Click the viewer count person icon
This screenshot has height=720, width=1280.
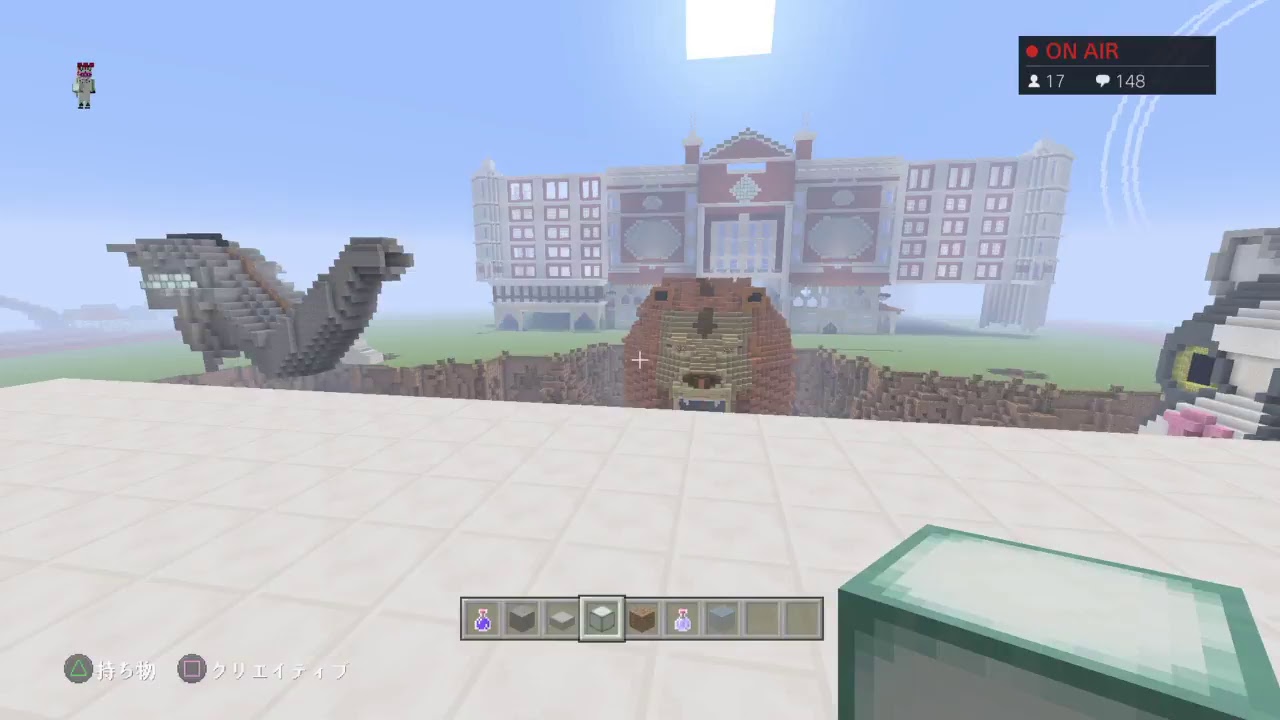[1035, 81]
